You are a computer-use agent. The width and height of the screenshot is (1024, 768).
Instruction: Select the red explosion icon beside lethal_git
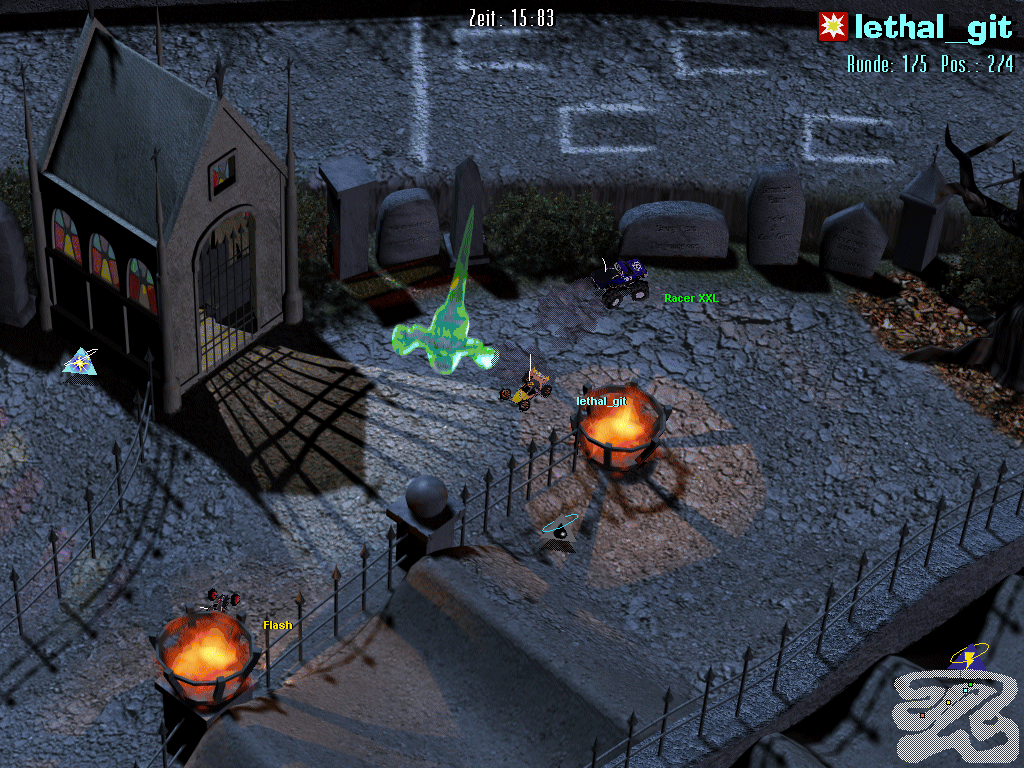[832, 27]
